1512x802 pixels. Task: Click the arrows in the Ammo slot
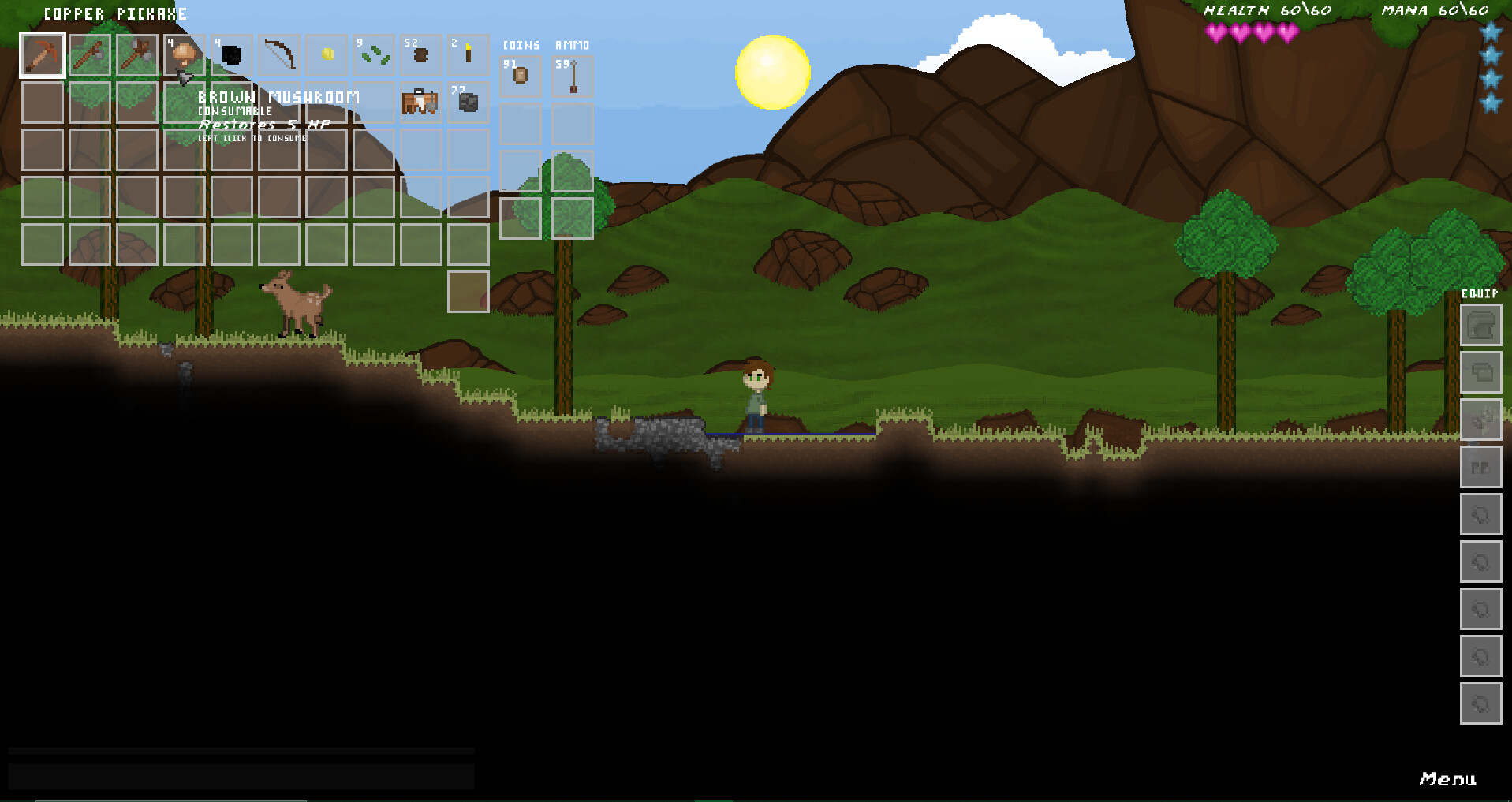click(x=573, y=75)
